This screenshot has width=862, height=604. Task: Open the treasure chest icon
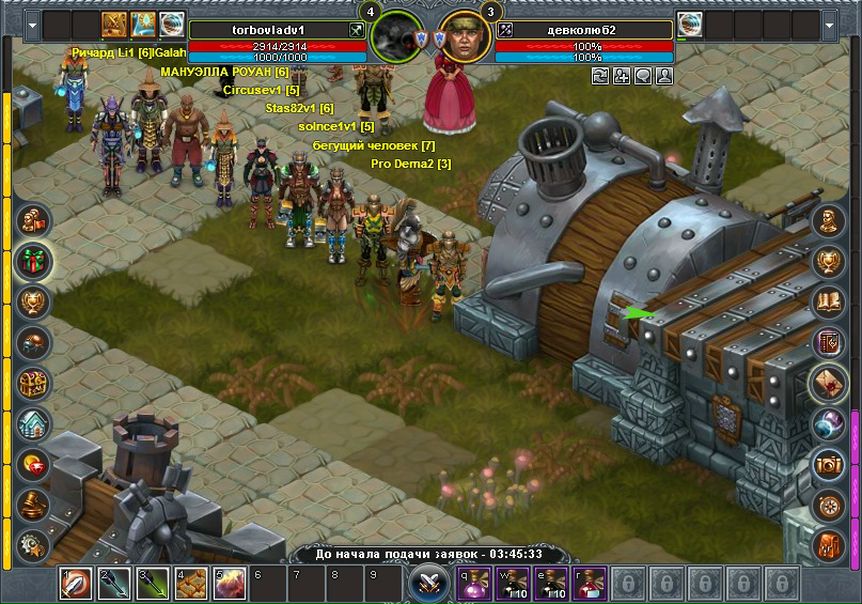point(34,381)
